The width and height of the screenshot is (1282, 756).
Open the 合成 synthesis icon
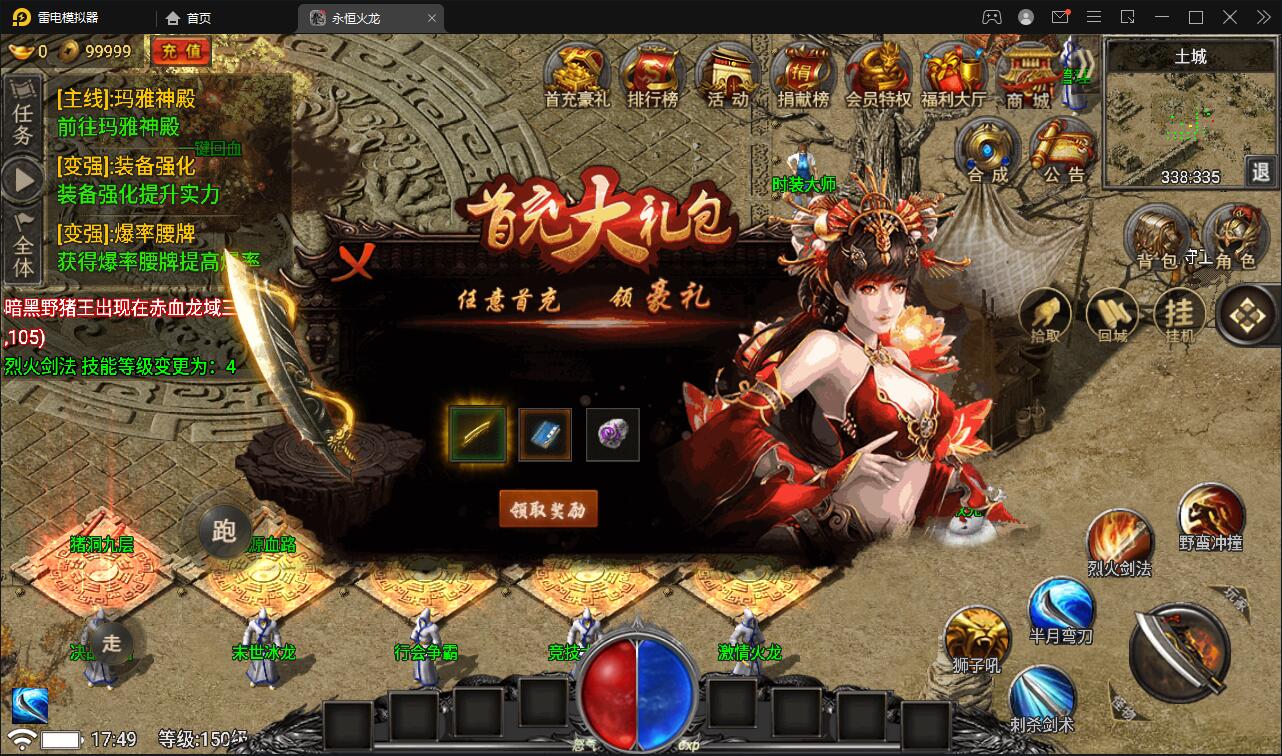click(x=987, y=150)
